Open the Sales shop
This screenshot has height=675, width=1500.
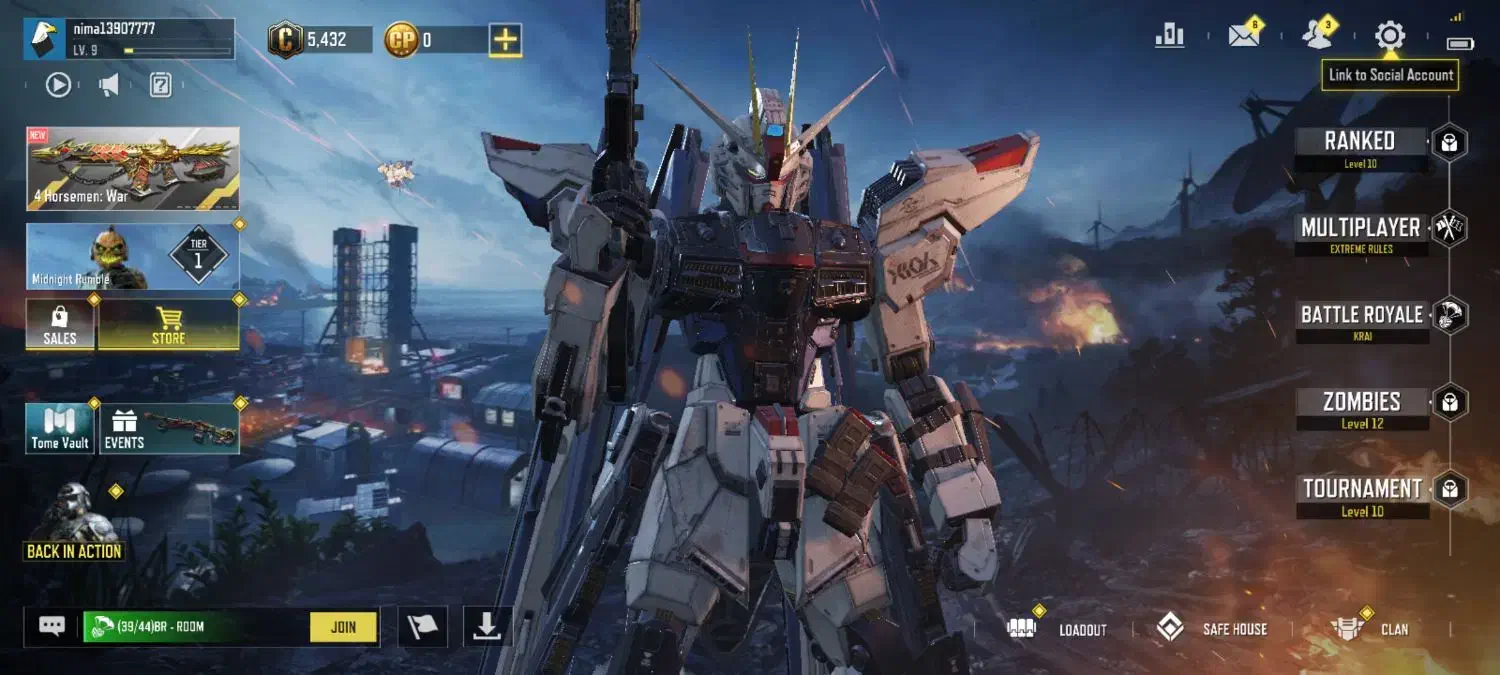tap(60, 325)
